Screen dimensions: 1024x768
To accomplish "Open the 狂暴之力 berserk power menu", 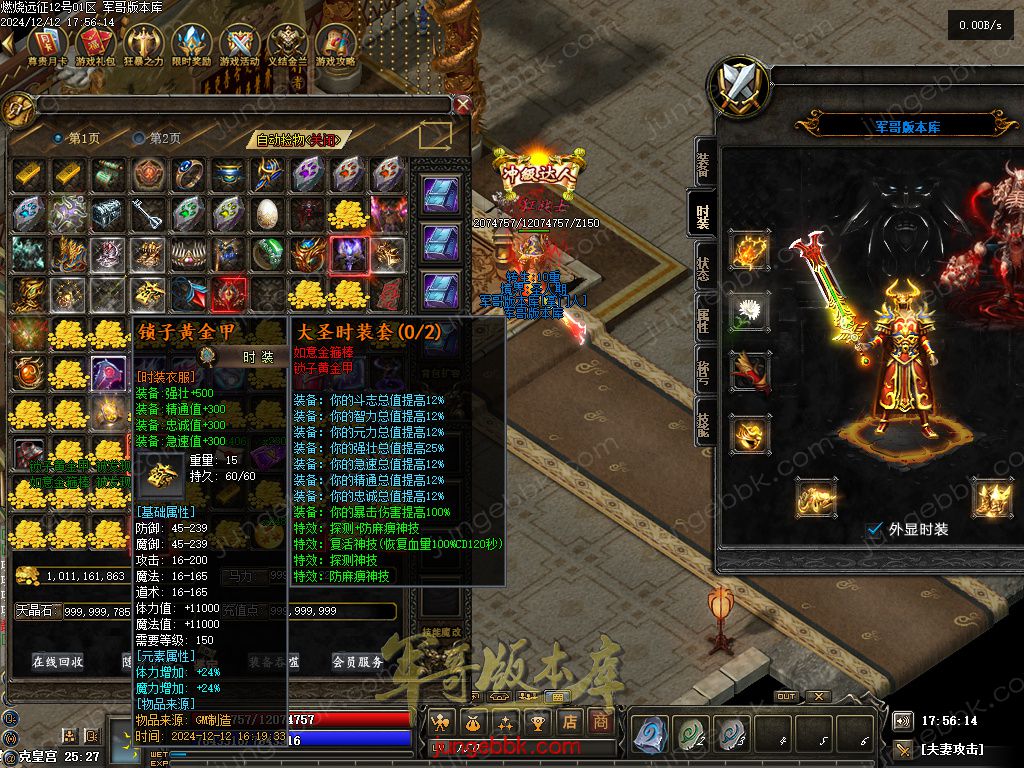I will pyautogui.click(x=144, y=44).
